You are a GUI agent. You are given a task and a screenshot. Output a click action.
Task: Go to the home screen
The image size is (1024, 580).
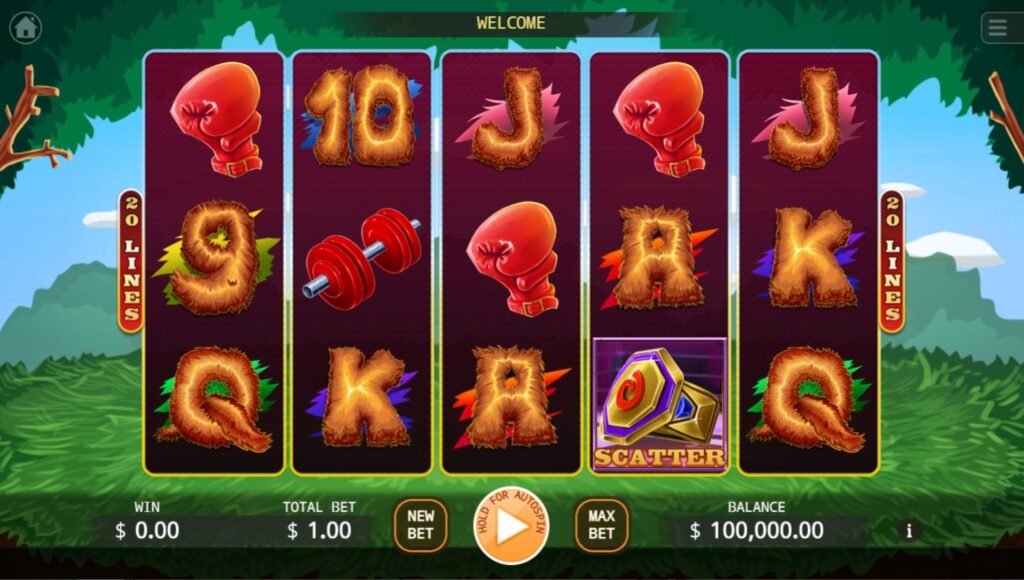25,28
